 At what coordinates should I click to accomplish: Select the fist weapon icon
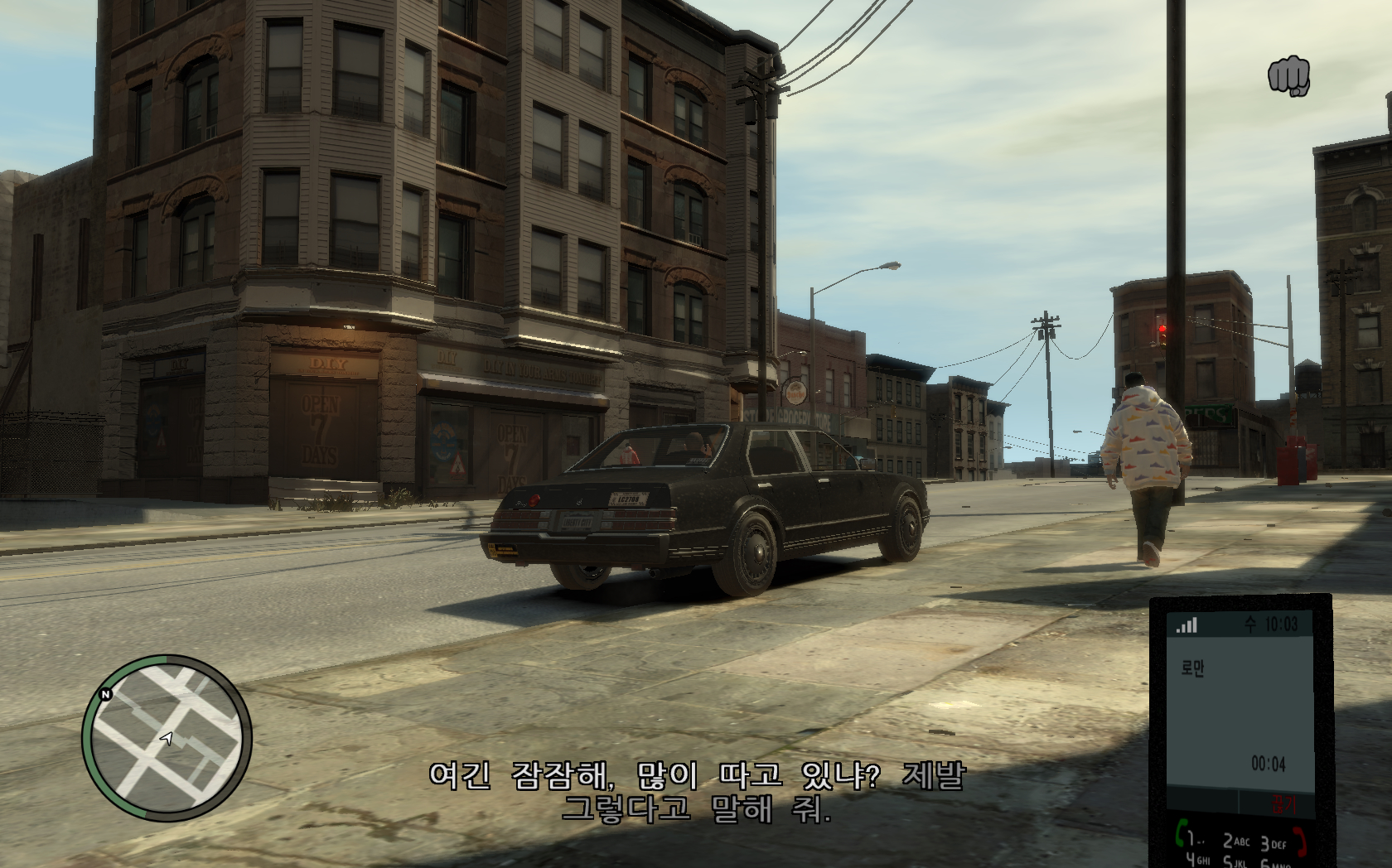point(1288,76)
